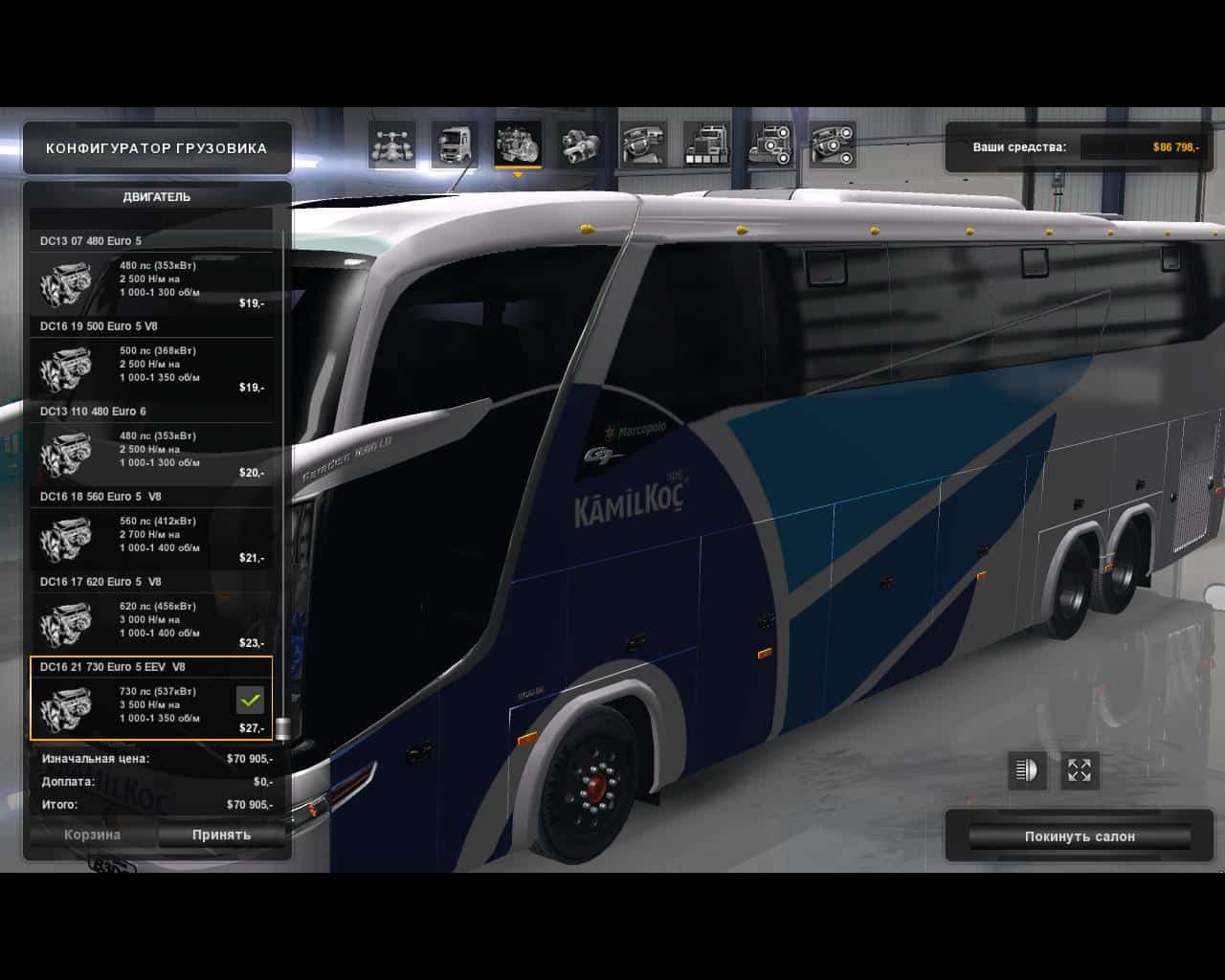1225x980 pixels.
Task: Toggle the headlights icon button
Action: click(1027, 770)
